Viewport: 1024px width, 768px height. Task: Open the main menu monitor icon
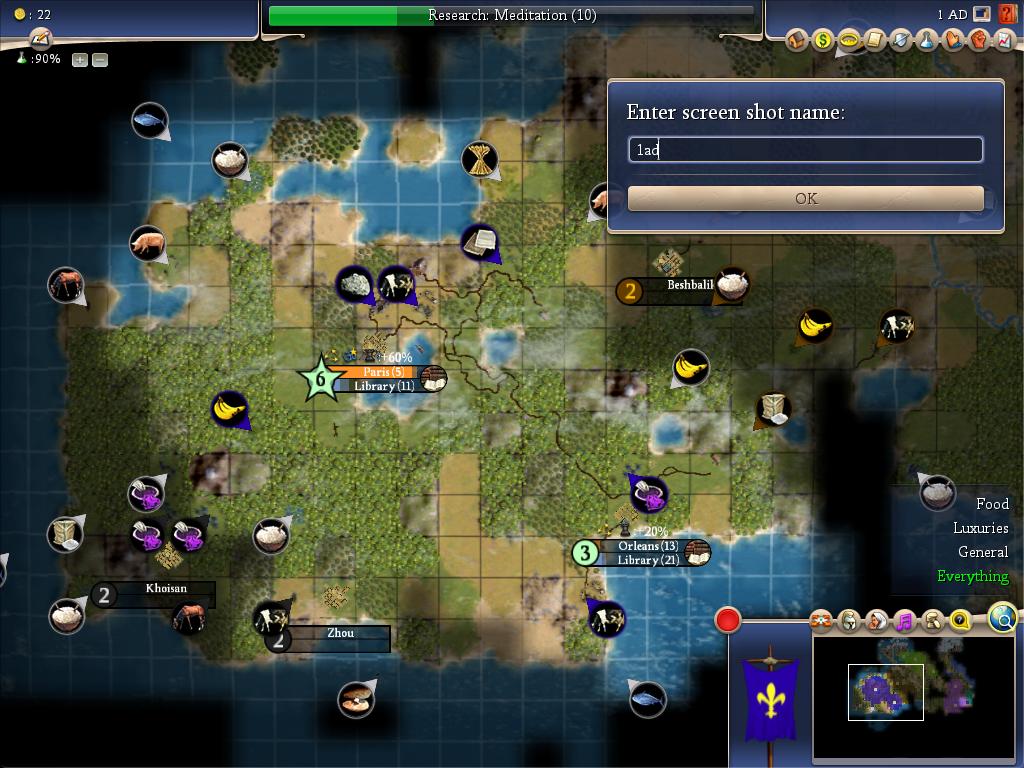click(x=982, y=14)
